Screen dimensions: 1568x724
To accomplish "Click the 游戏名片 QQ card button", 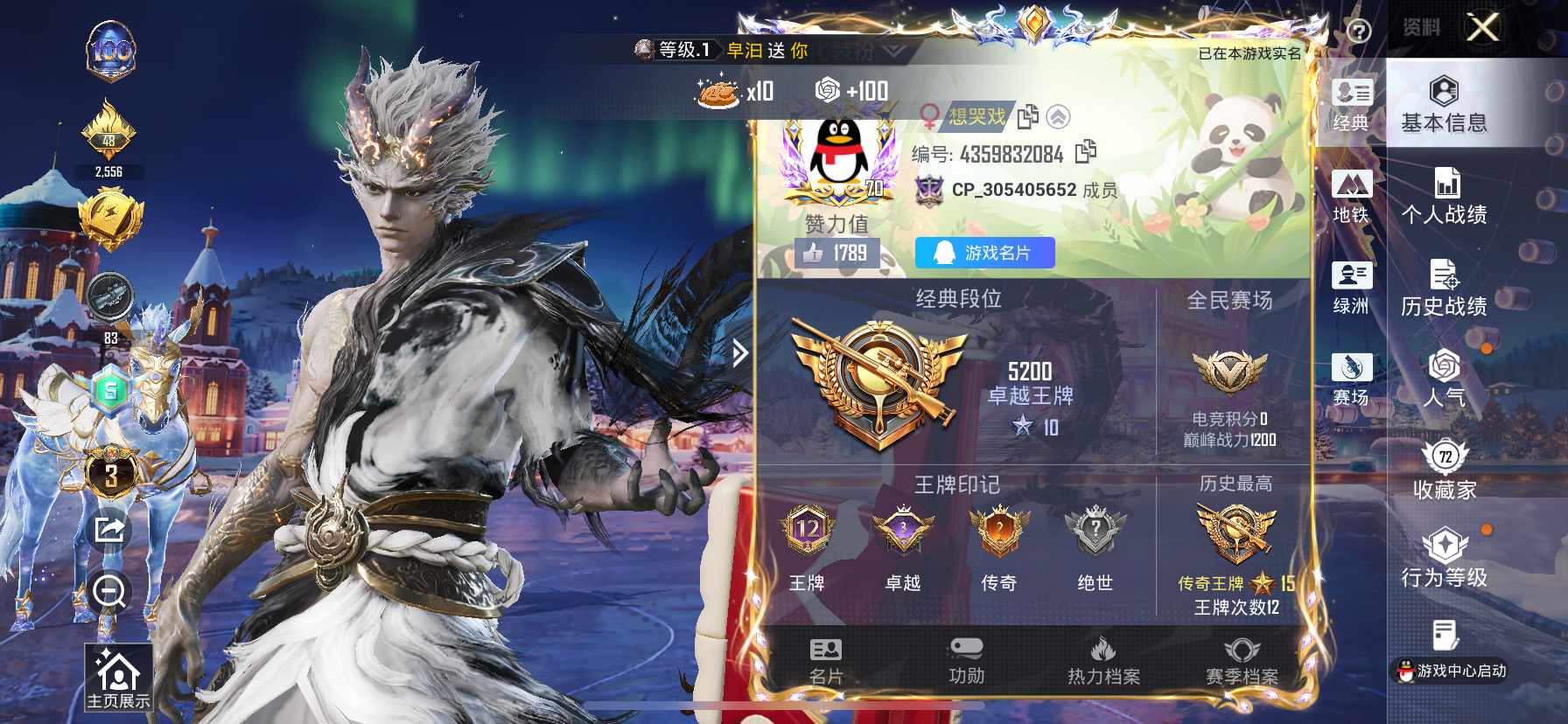I will (x=983, y=253).
